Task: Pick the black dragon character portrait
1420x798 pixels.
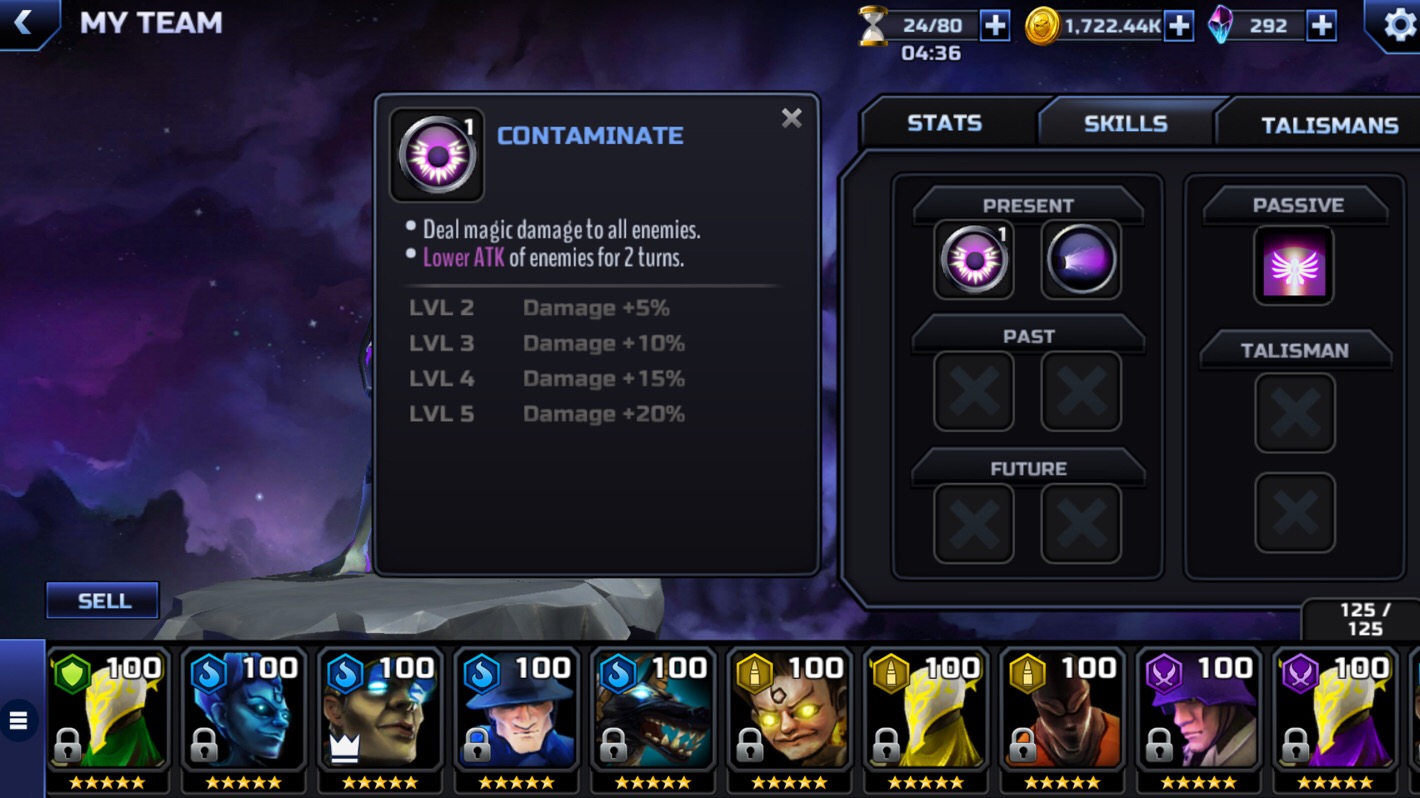Action: click(653, 712)
